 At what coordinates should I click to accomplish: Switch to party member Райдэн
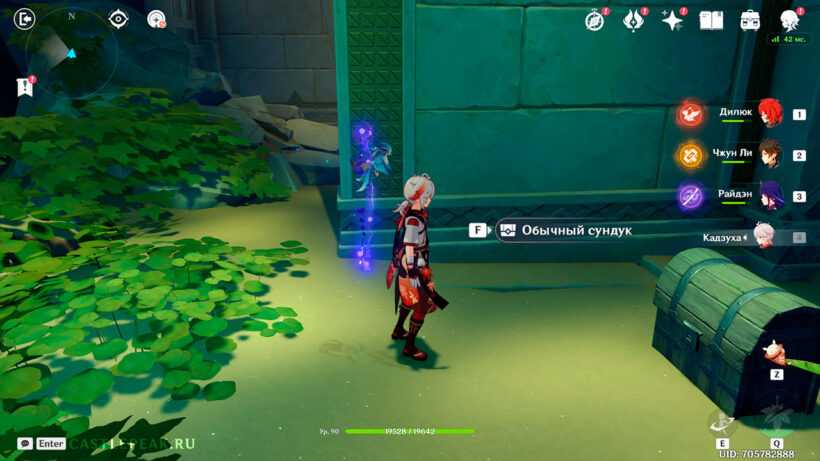tap(768, 196)
